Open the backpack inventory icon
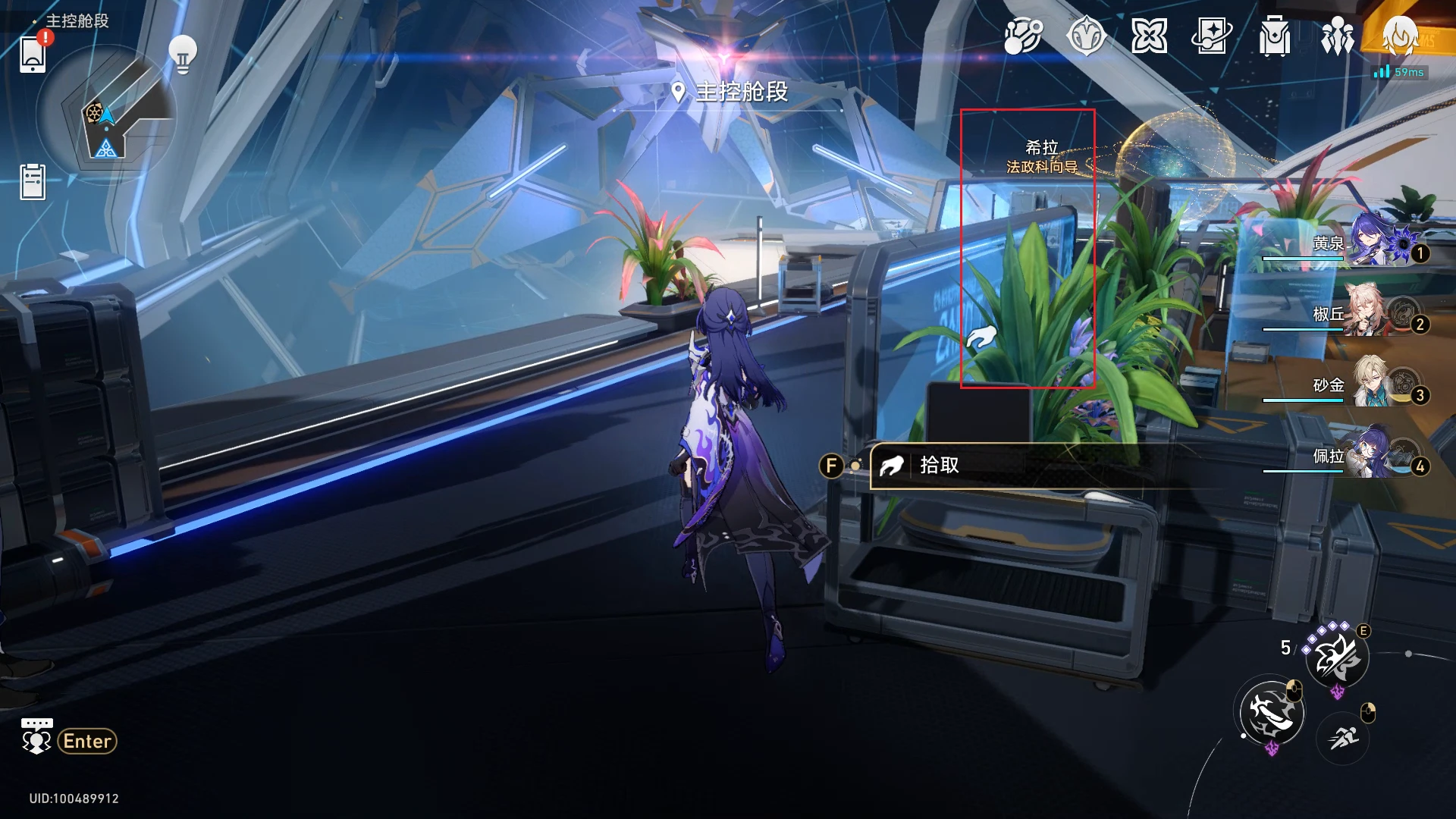1456x819 pixels. pyautogui.click(x=1274, y=36)
